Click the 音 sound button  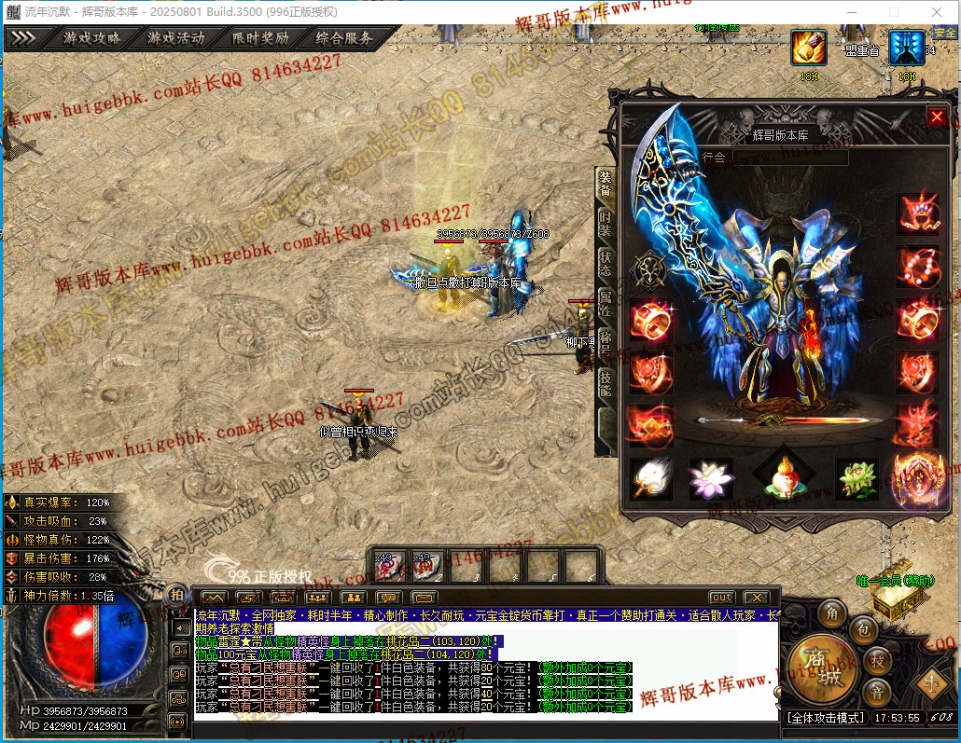pyautogui.click(x=878, y=692)
